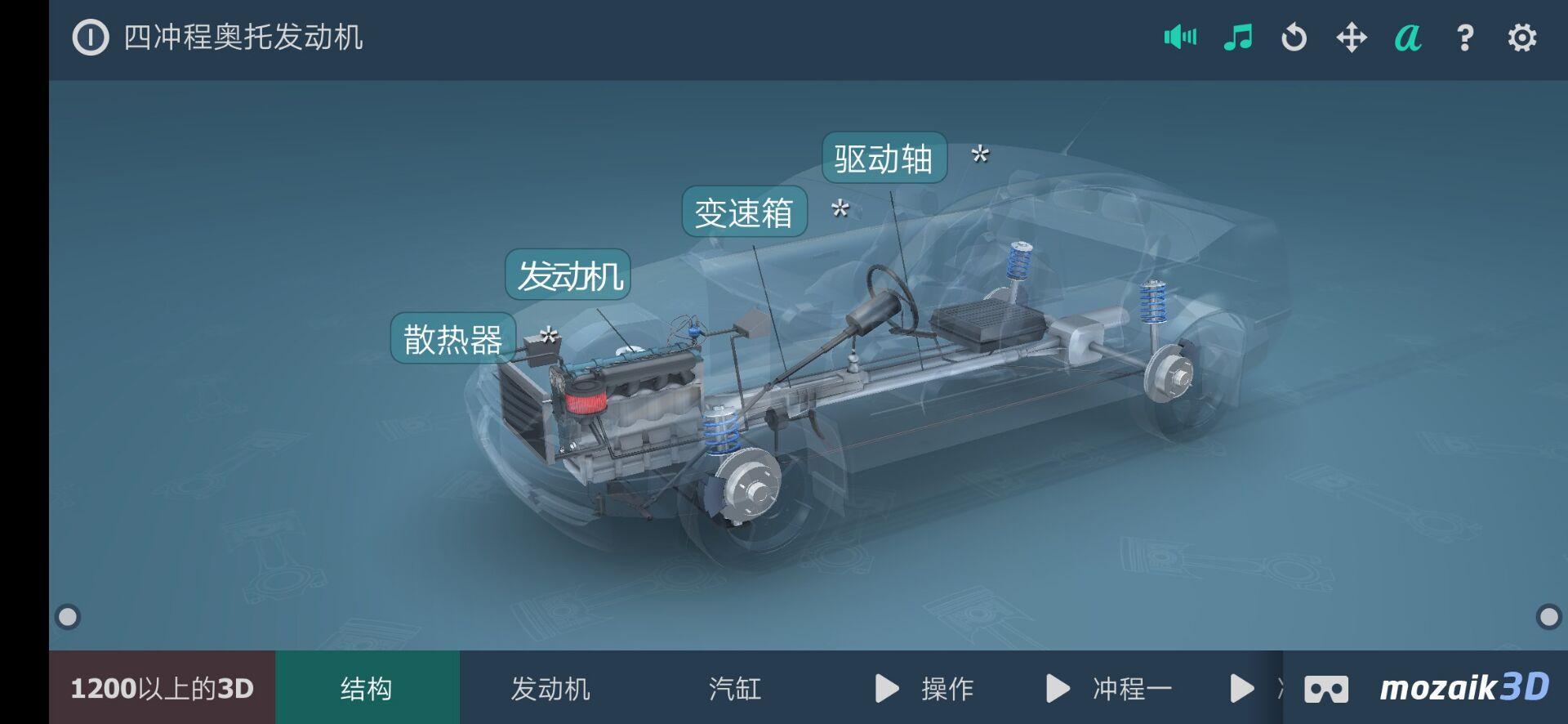The image size is (1568, 724).
Task: Switch to the 发动机 tab
Action: (x=550, y=689)
